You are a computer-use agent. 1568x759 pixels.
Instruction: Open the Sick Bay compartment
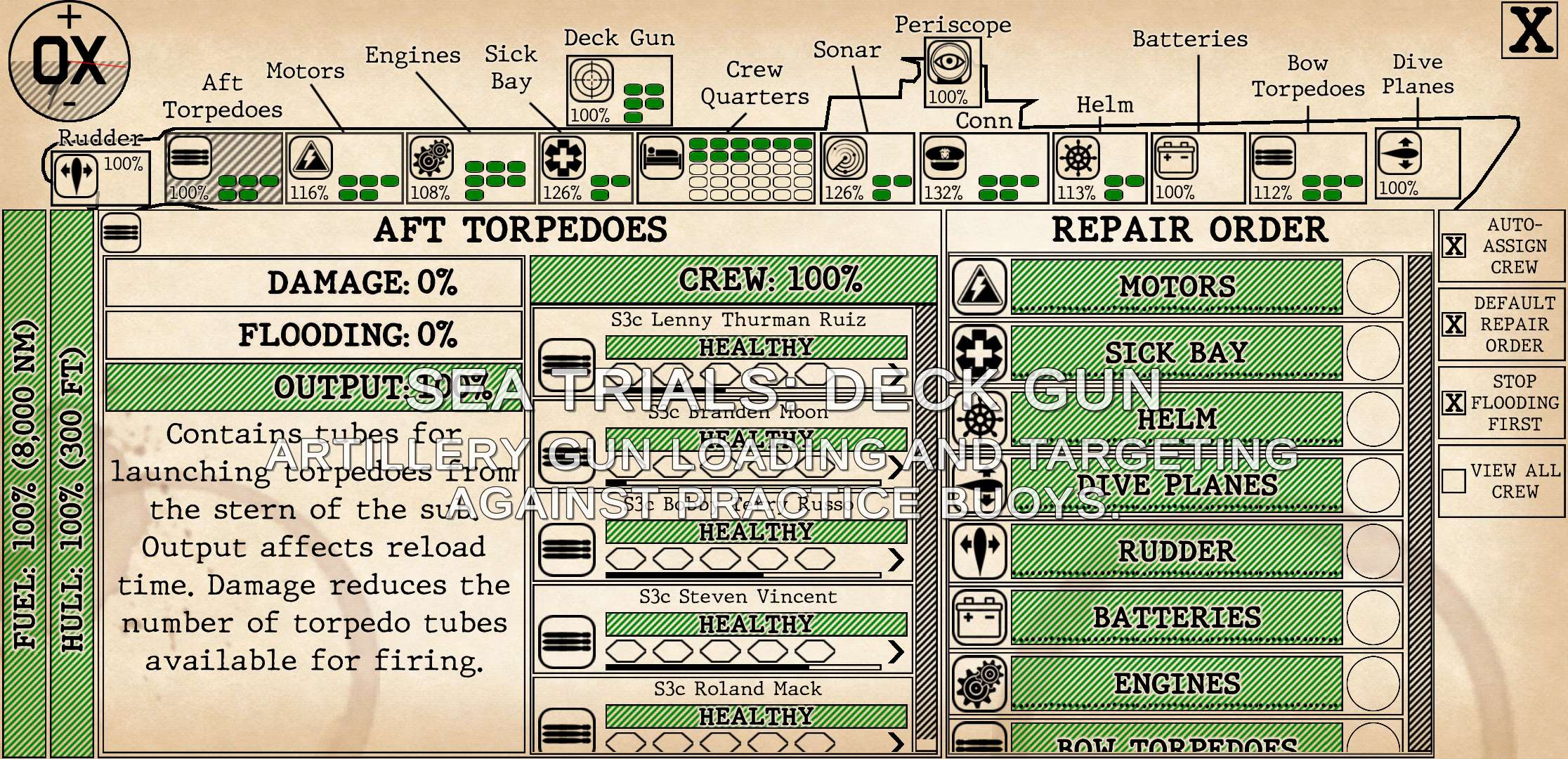[563, 157]
